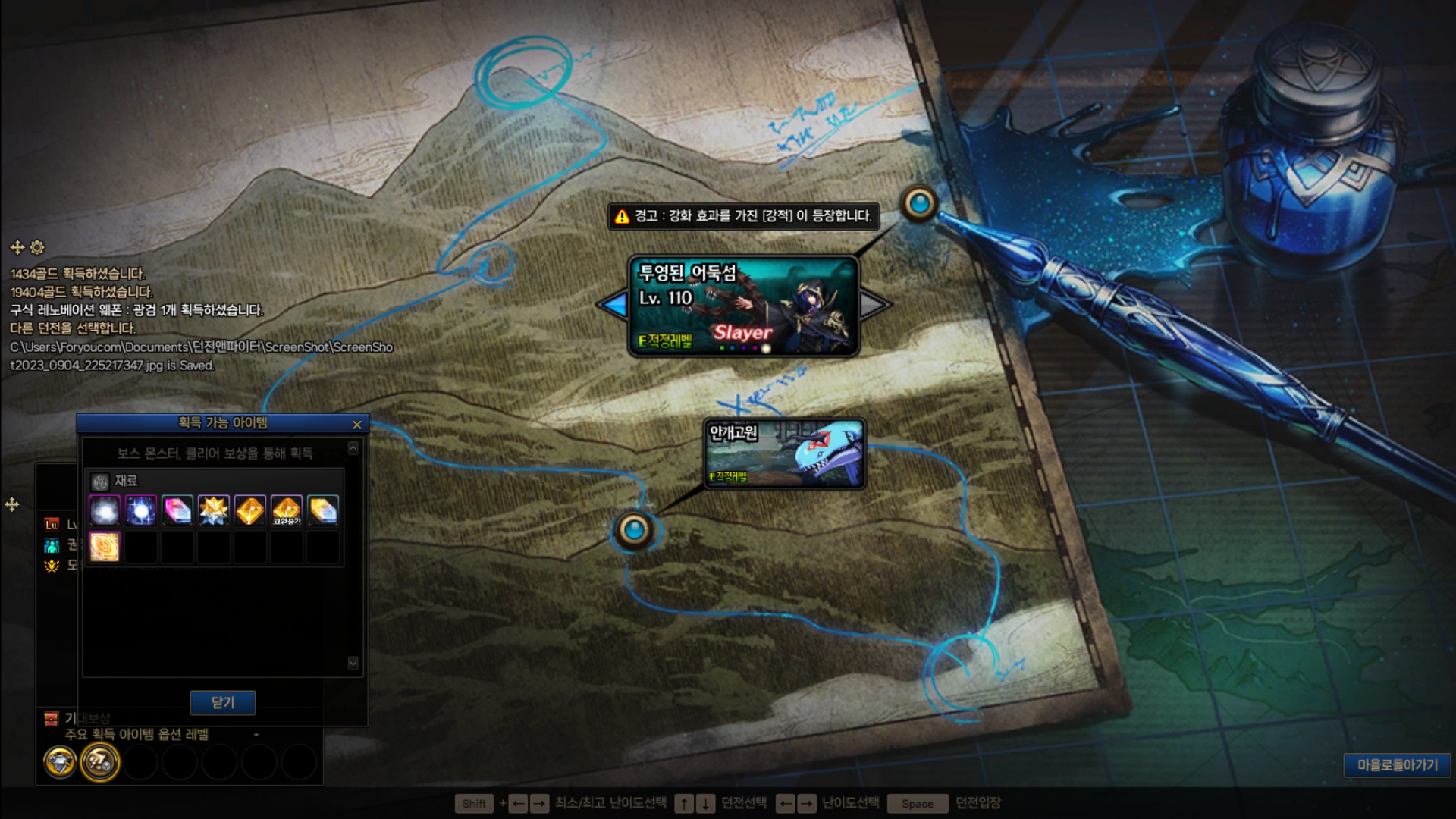Click the map node below 안개고원
Image resolution: width=1456 pixels, height=819 pixels.
pyautogui.click(x=634, y=529)
